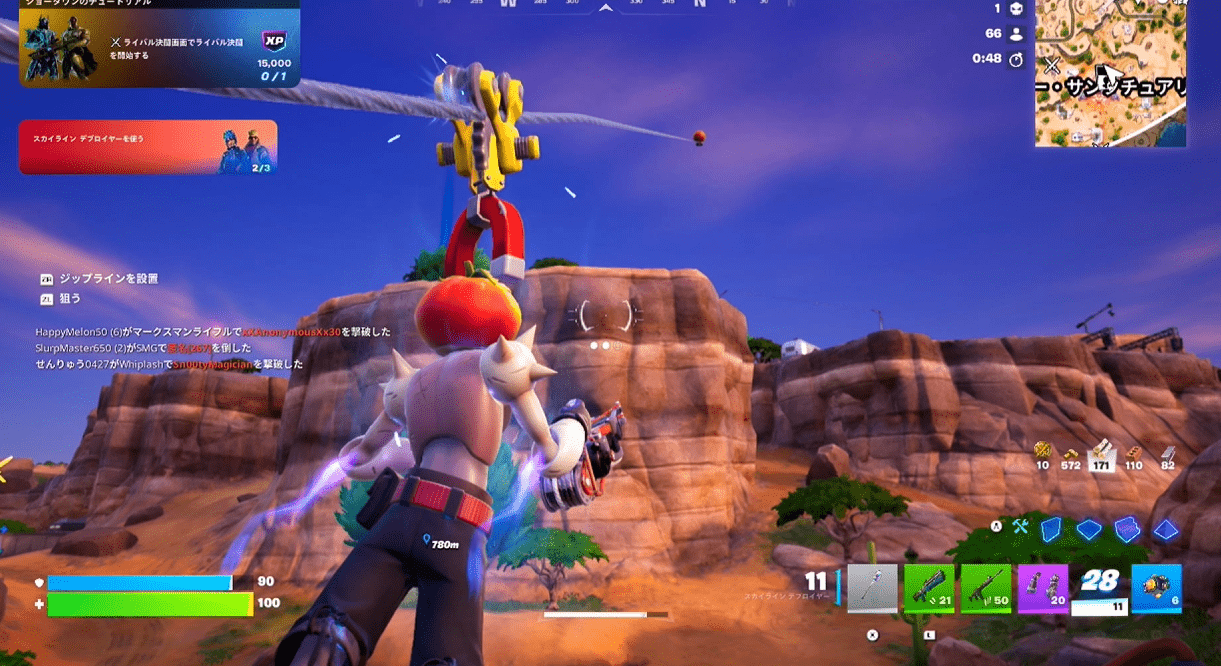Viewport: 1221px width, 666px height.
Task: Click the red Skyline Deployer quest tracker
Action: click(x=147, y=147)
